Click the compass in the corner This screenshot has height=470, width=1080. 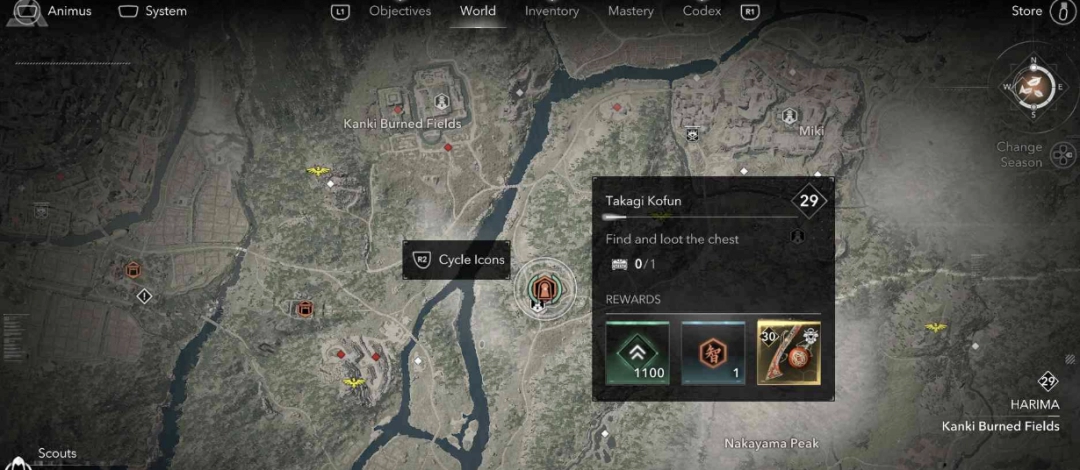click(1033, 87)
